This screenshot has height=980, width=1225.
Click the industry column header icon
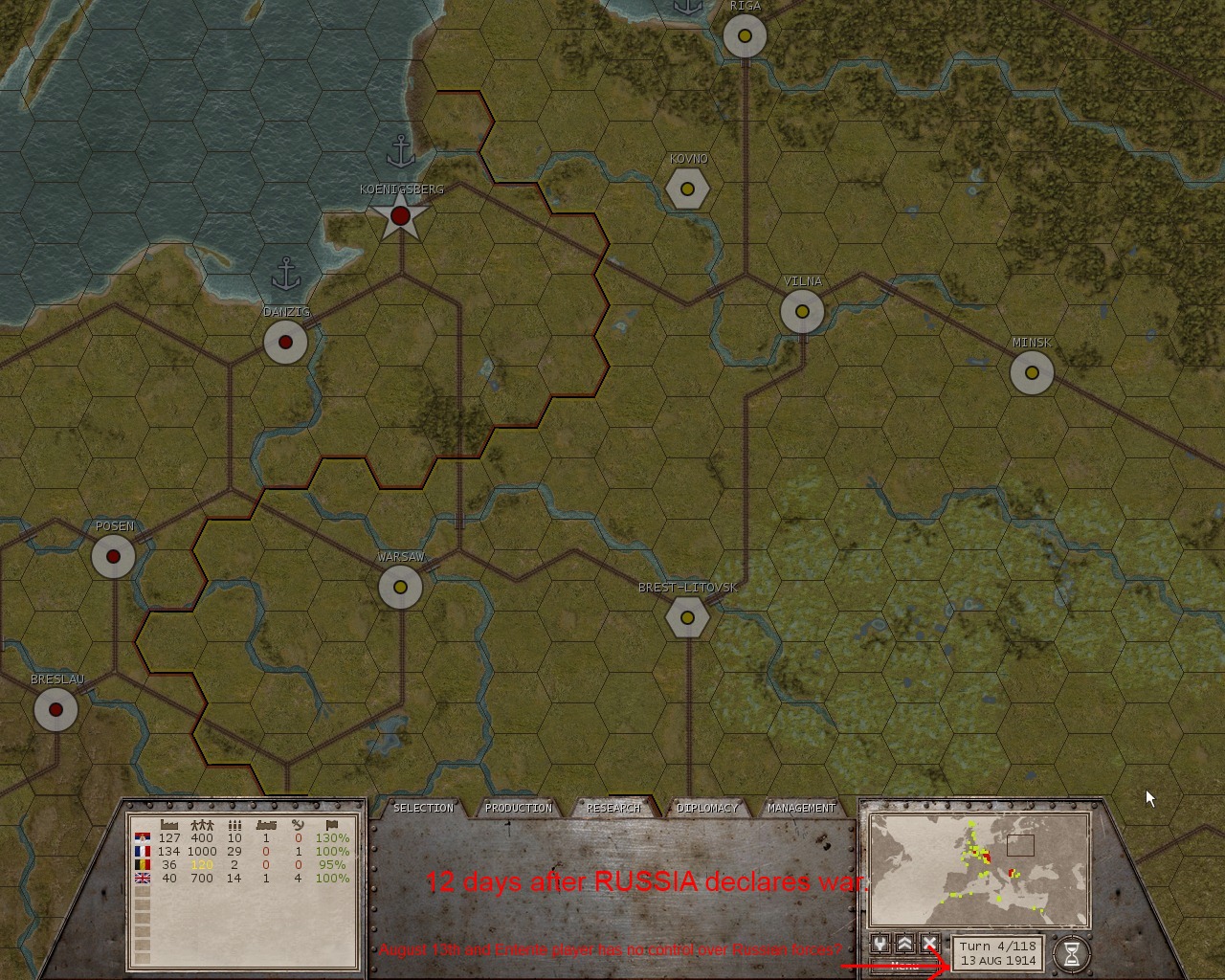pyautogui.click(x=168, y=824)
